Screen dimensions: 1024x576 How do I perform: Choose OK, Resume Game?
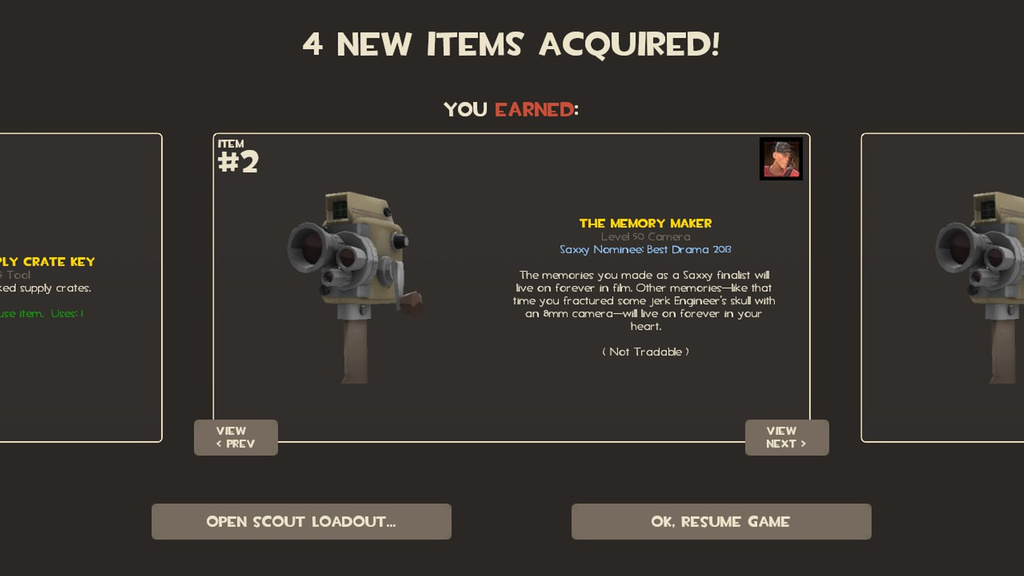pos(721,521)
